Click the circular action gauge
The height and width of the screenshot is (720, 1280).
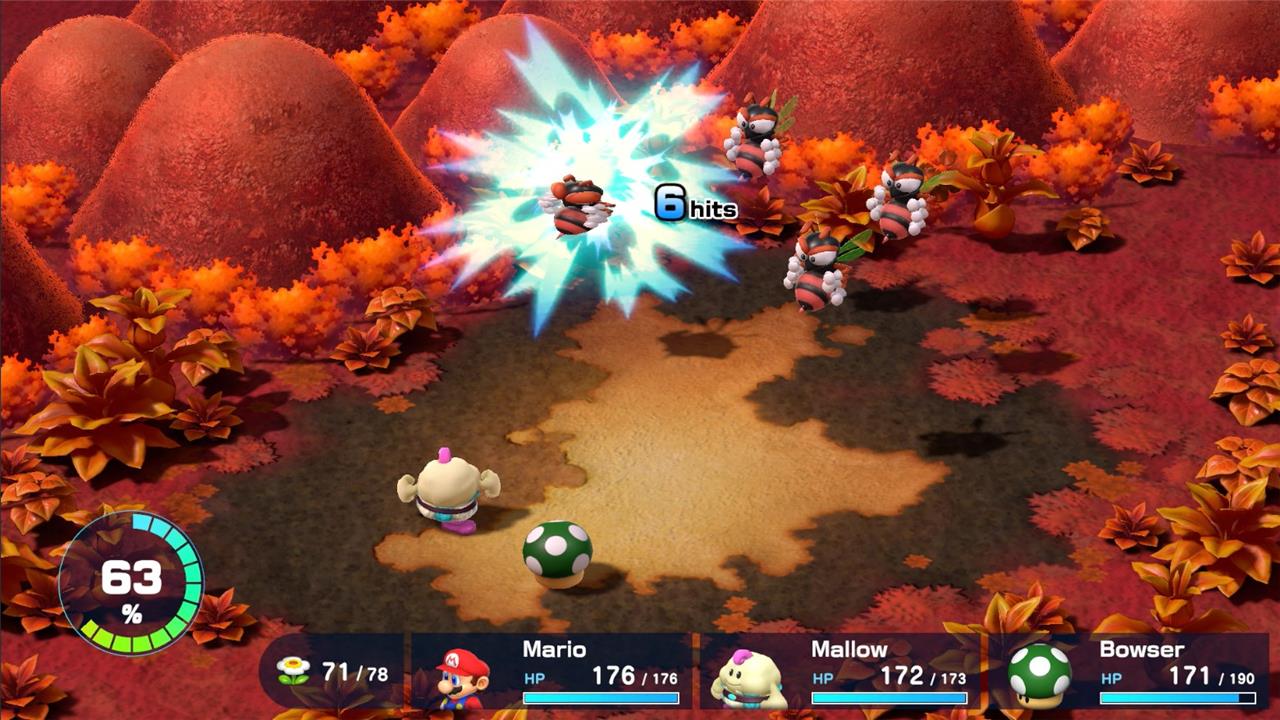(131, 583)
